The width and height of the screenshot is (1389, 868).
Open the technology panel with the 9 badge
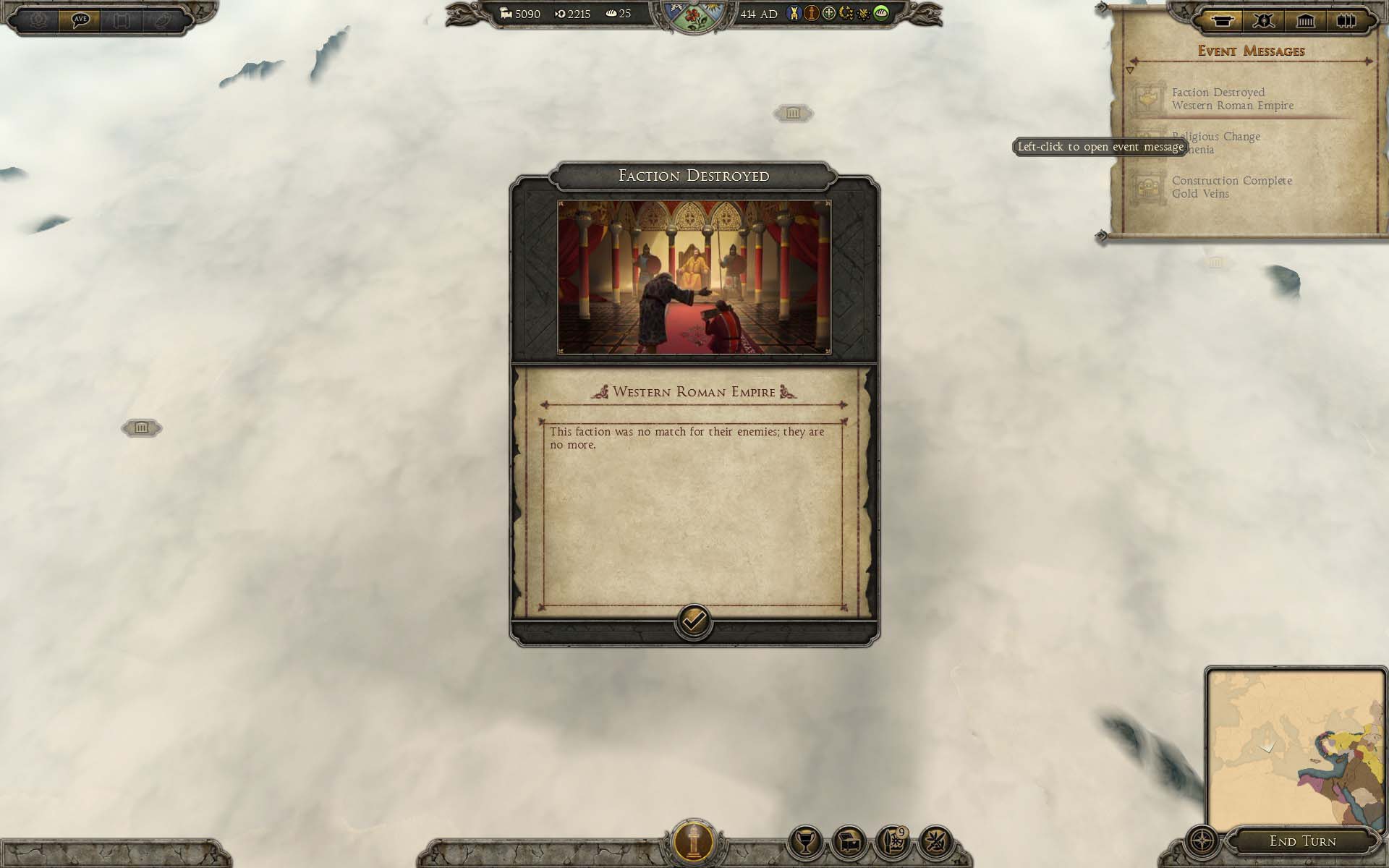click(893, 842)
